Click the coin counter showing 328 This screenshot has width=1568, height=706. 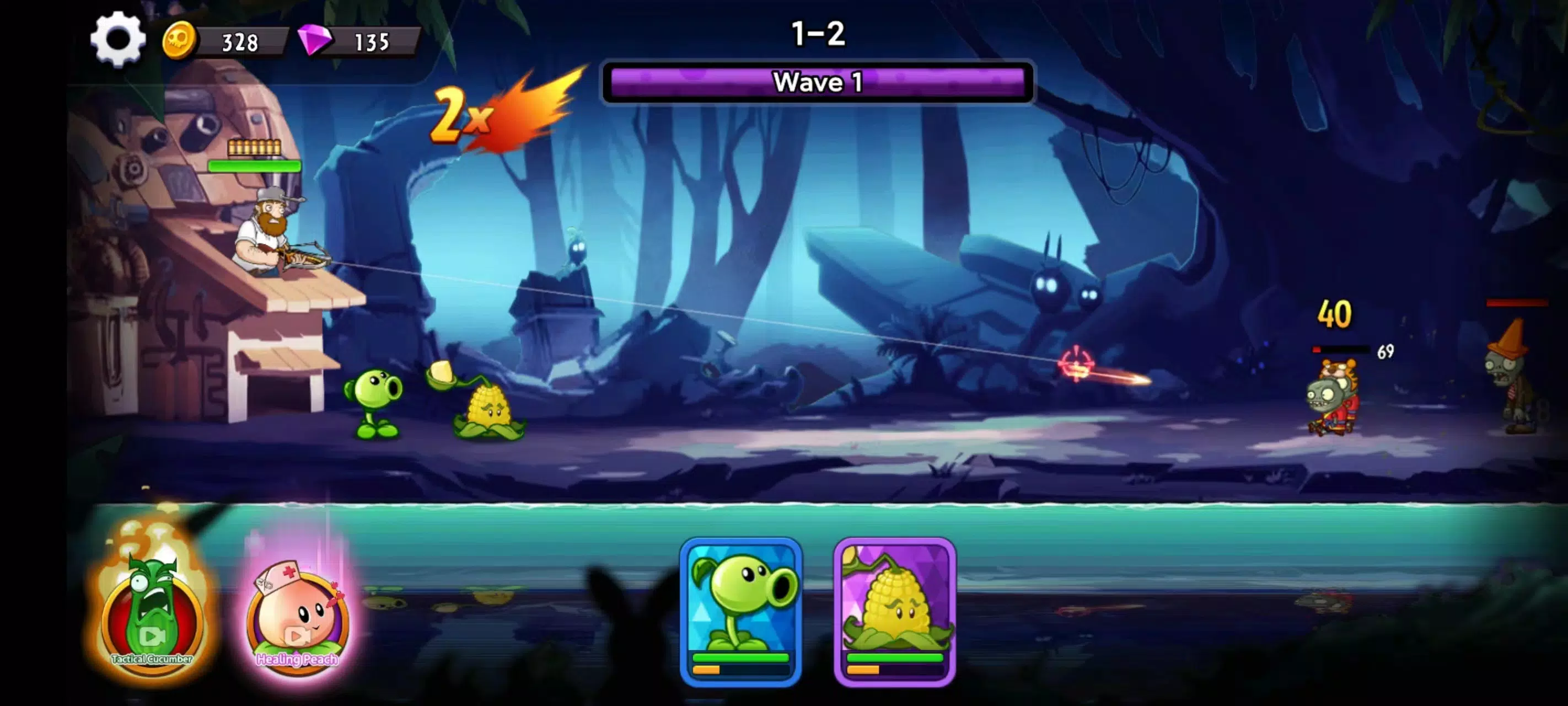click(240, 39)
